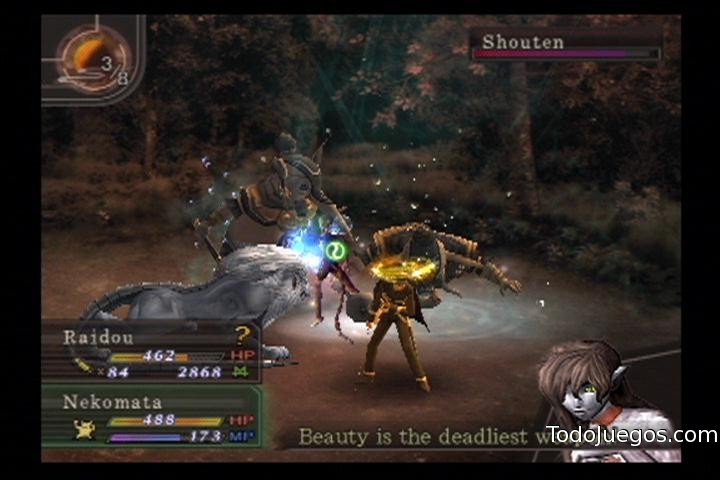Select Raidou's status panel
Viewport: 720px width, 480px height.
150,353
